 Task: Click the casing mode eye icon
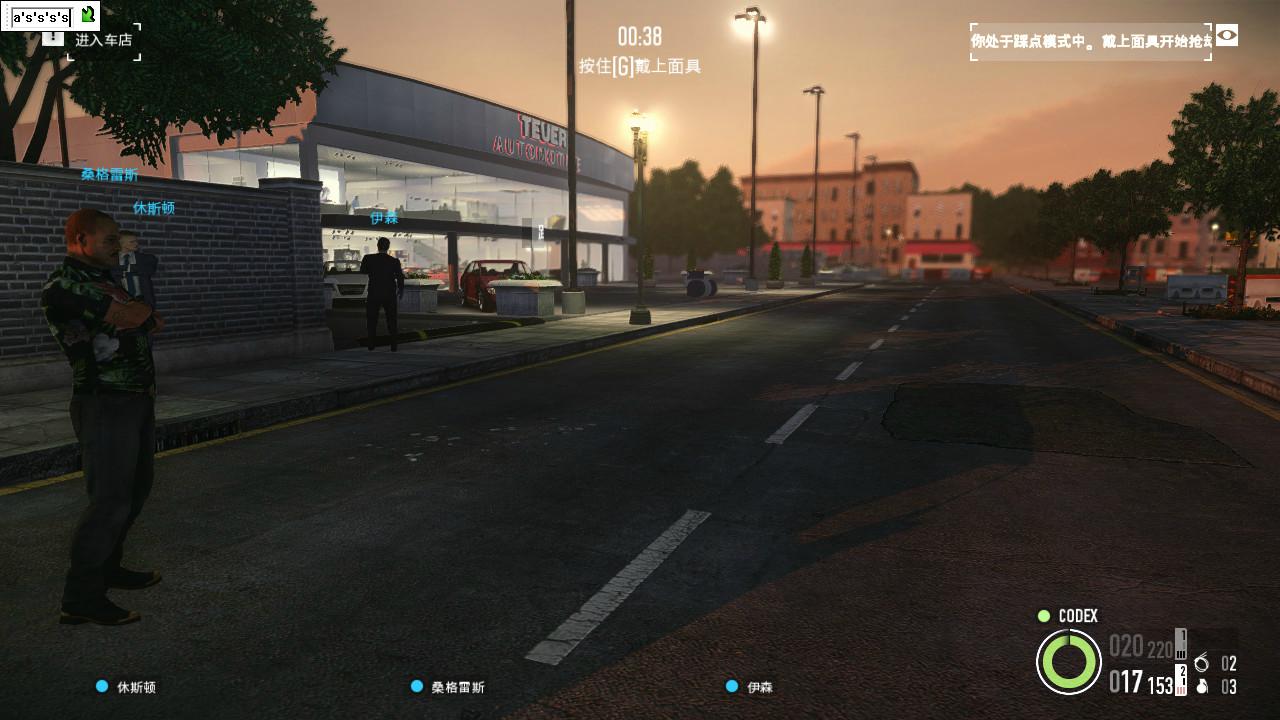(x=1226, y=36)
